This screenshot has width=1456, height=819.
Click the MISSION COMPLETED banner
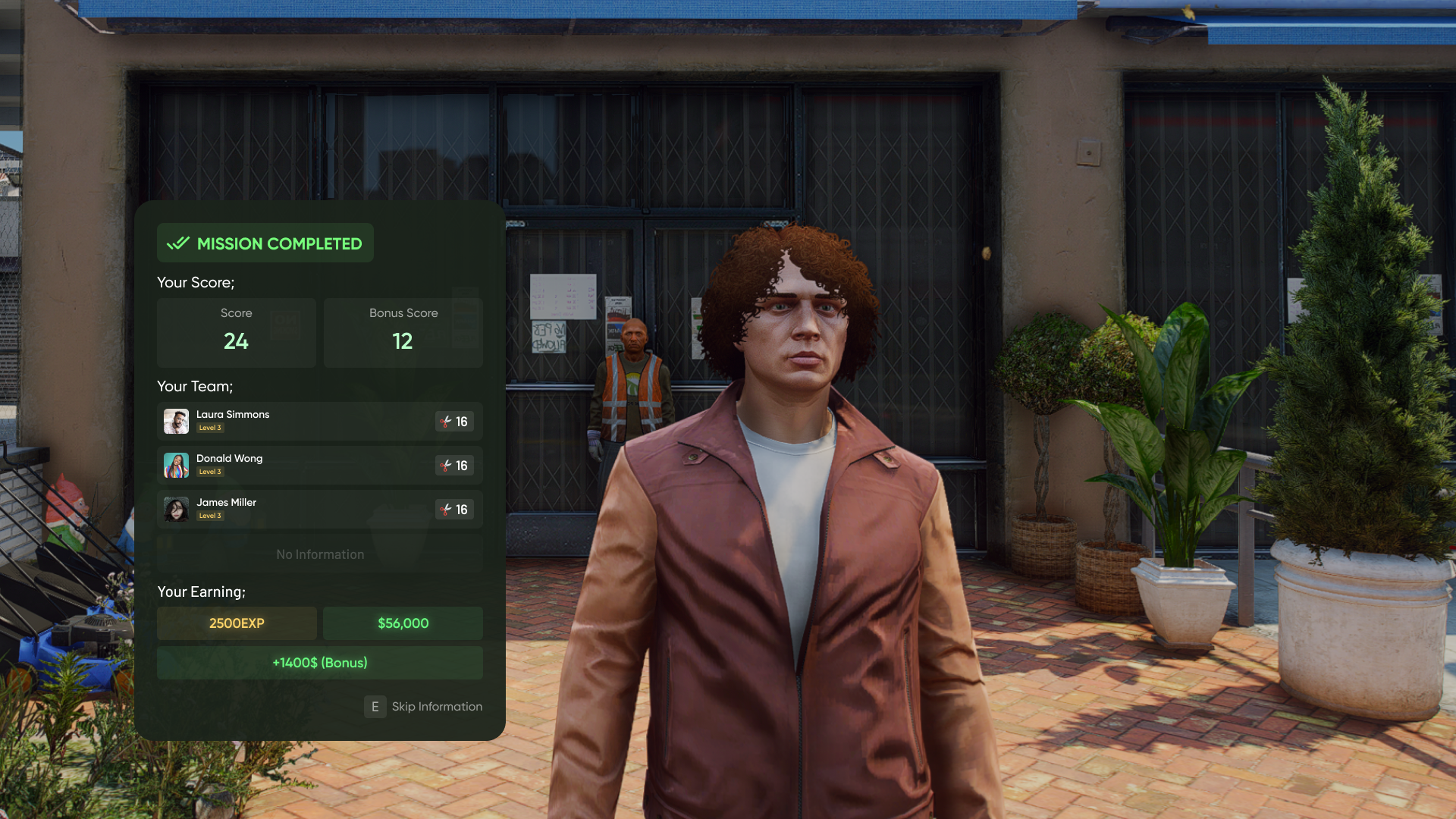pos(265,243)
